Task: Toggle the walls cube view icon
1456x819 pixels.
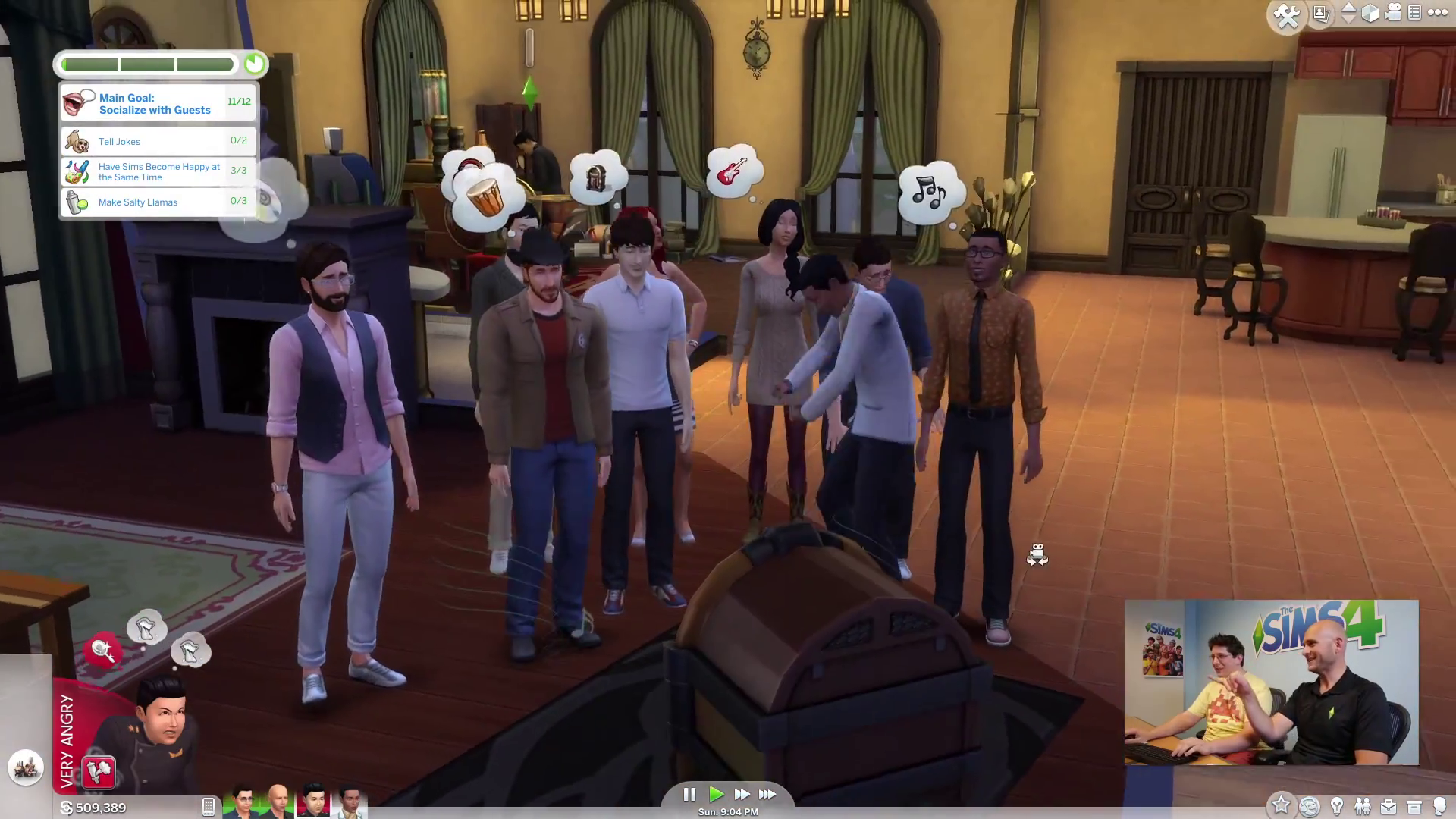Action: [1370, 14]
